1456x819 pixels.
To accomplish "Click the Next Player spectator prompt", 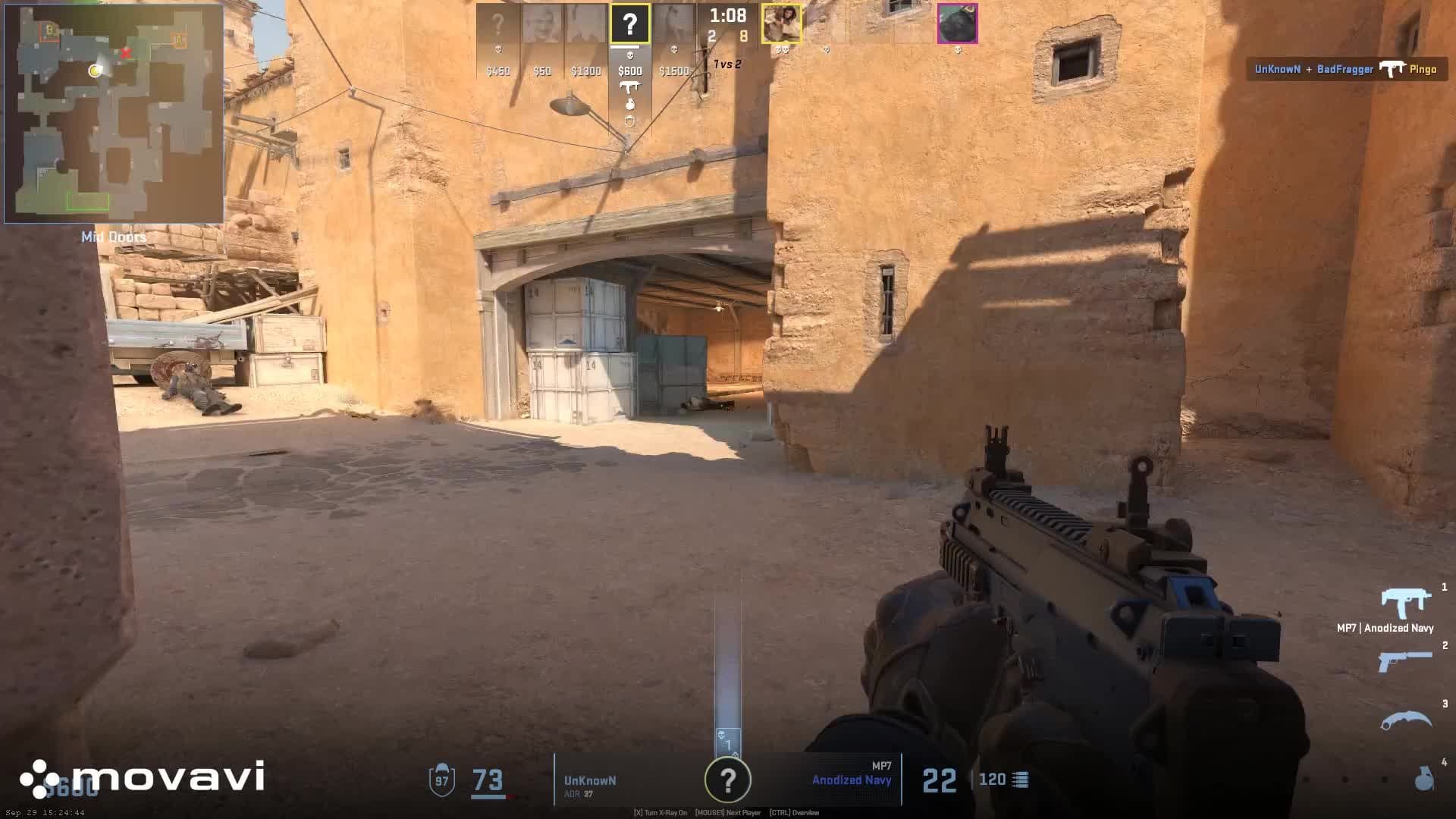I will 730,812.
